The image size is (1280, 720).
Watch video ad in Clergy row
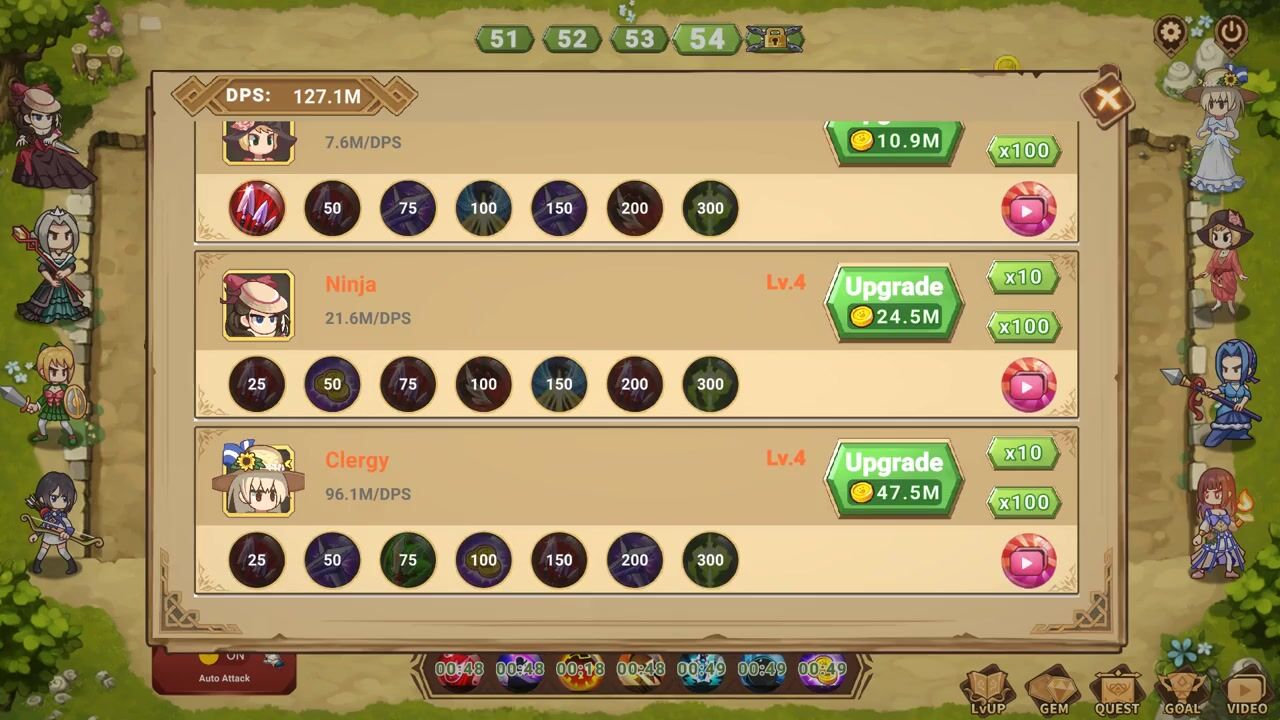[1028, 561]
